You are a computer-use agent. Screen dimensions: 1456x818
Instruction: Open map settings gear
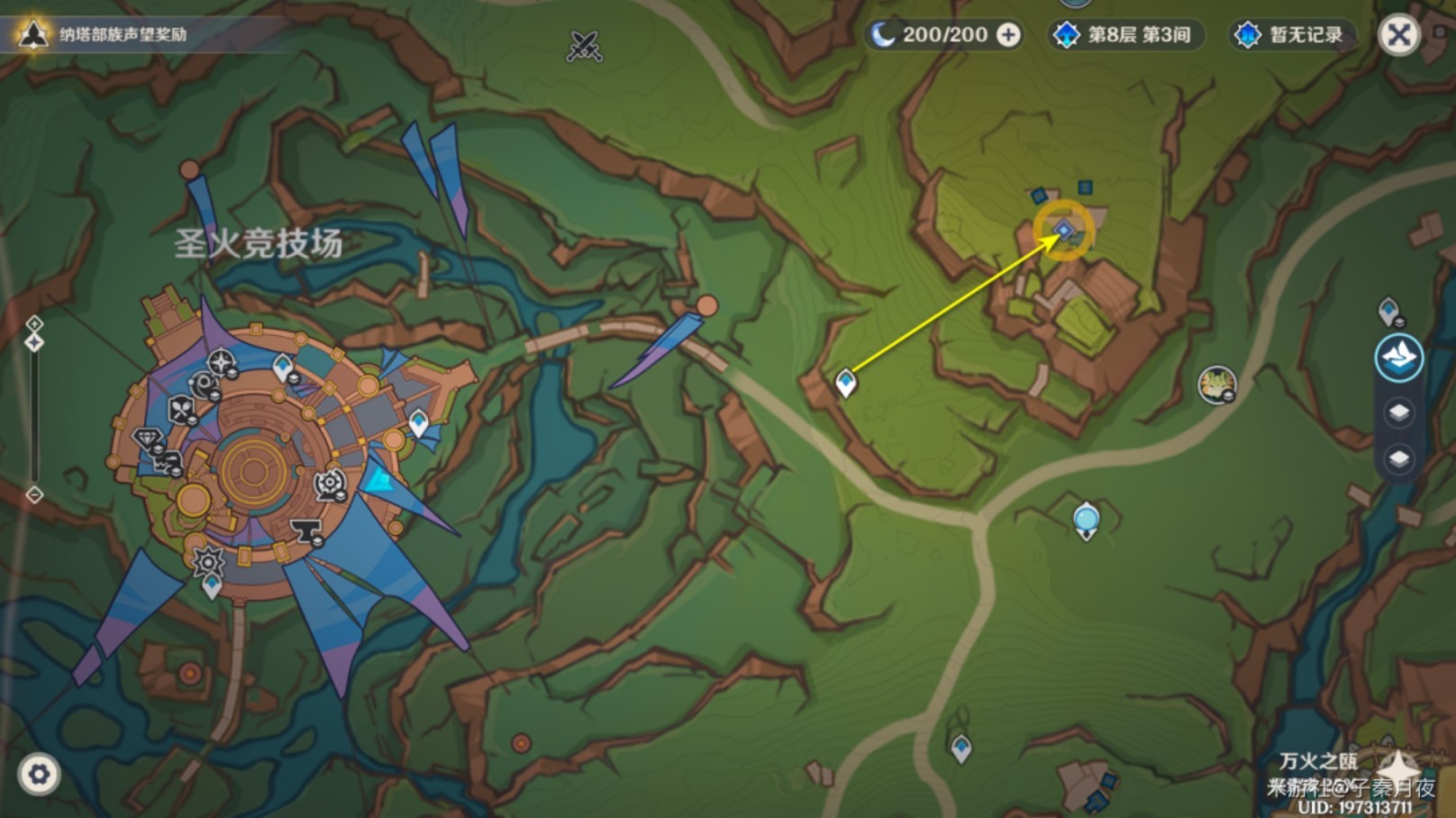(x=39, y=774)
